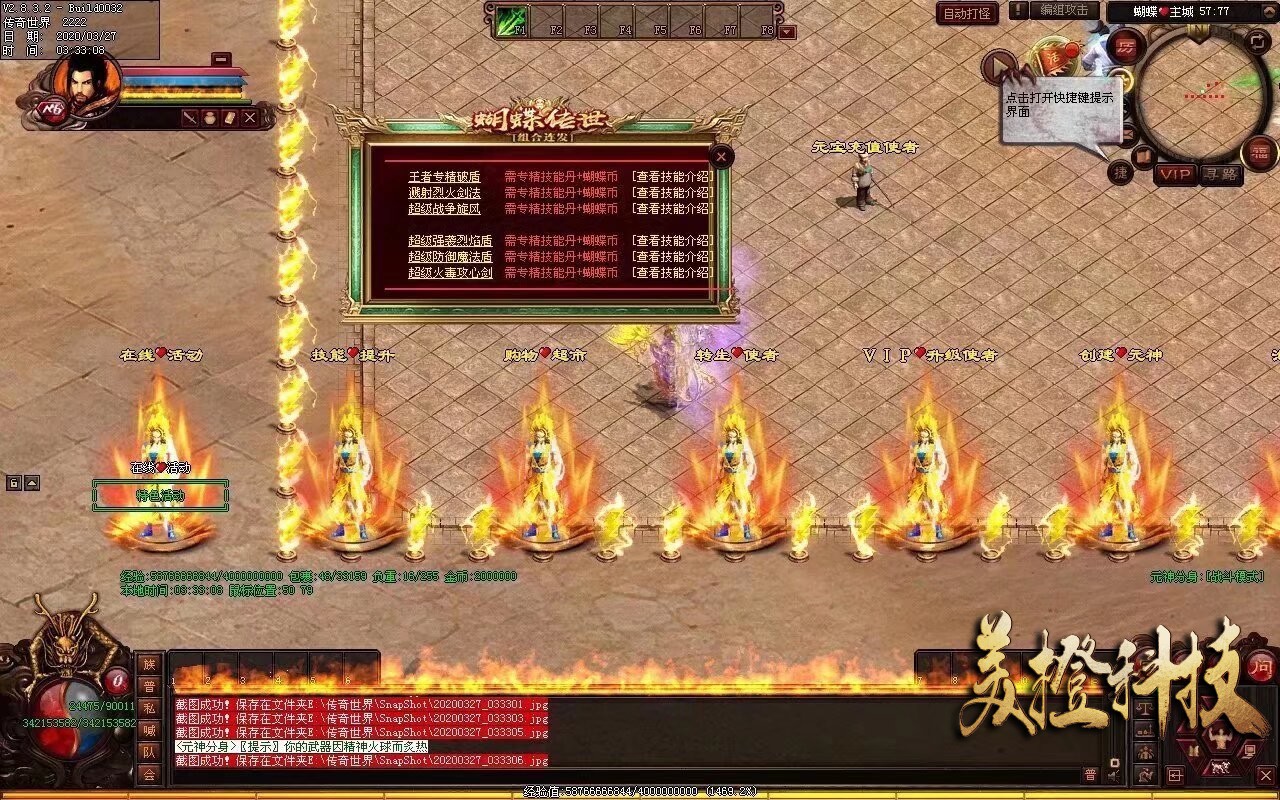Viewport: 1280px width, 800px height.
Task: Click the book icon below the minimap
Action: [1143, 156]
